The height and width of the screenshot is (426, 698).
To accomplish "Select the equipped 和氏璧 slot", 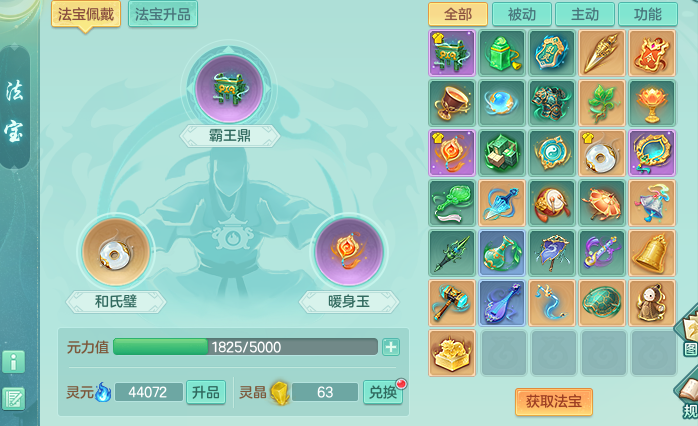I will pyautogui.click(x=116, y=250).
